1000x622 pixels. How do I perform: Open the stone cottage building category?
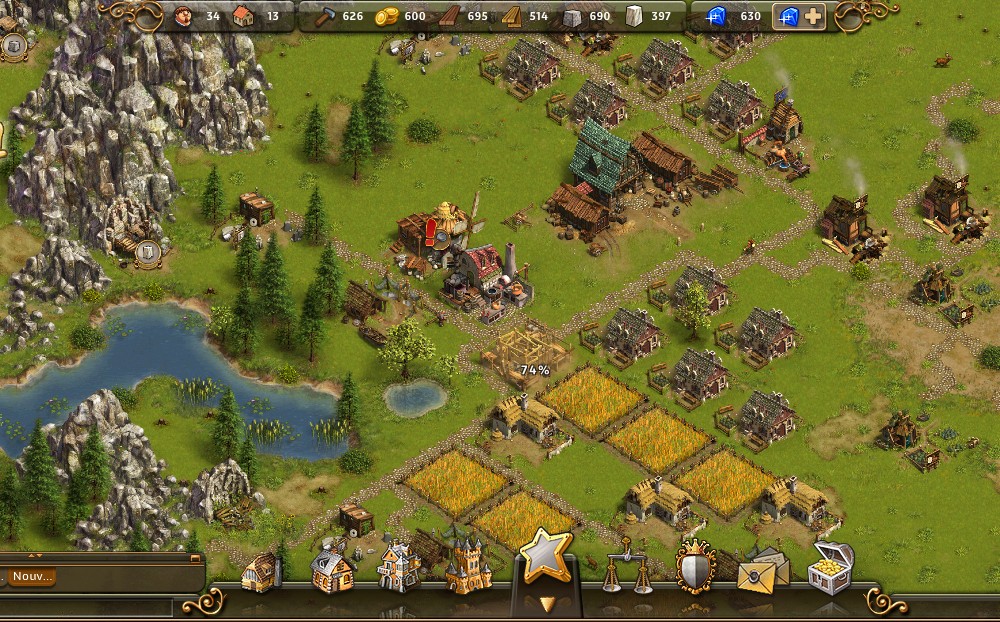332,571
